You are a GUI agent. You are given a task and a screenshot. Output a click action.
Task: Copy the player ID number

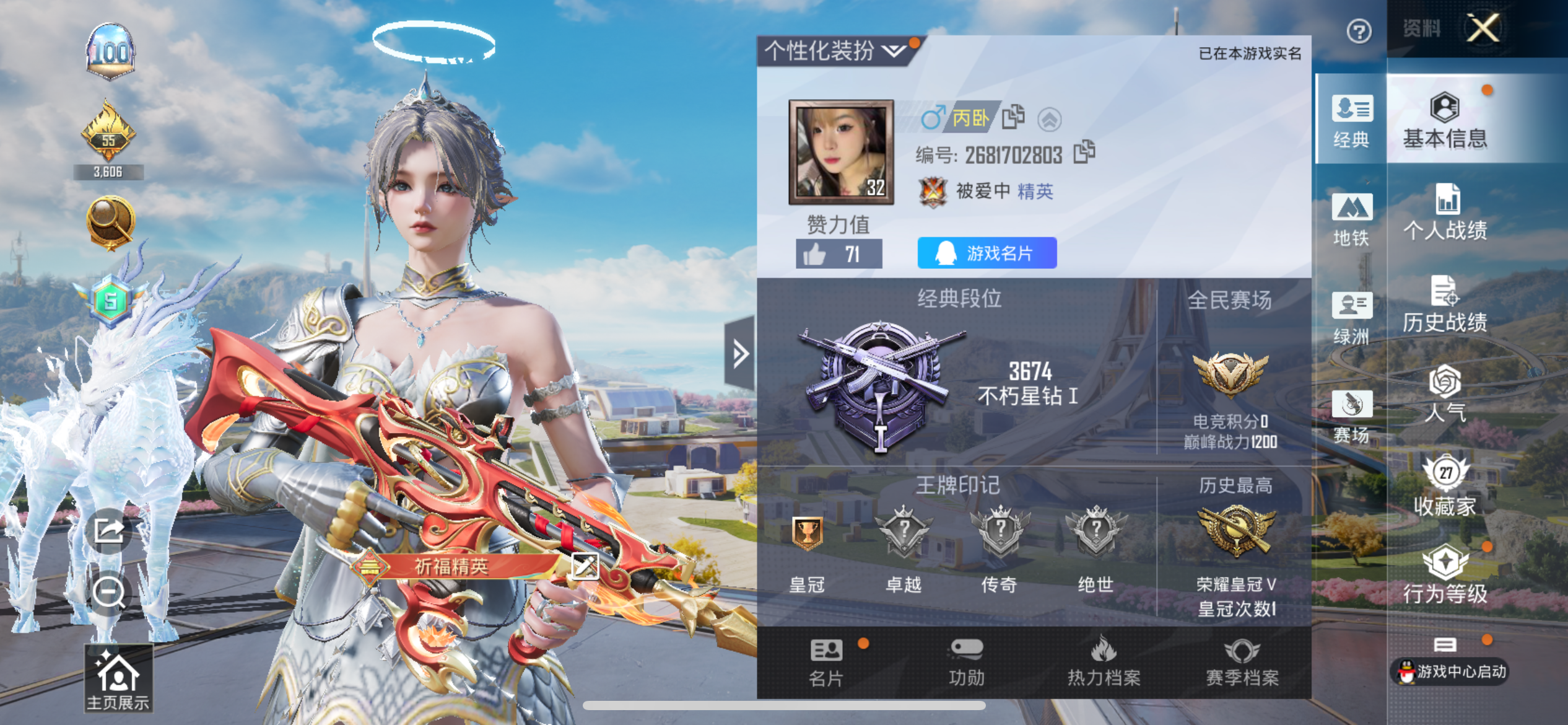point(1084,152)
